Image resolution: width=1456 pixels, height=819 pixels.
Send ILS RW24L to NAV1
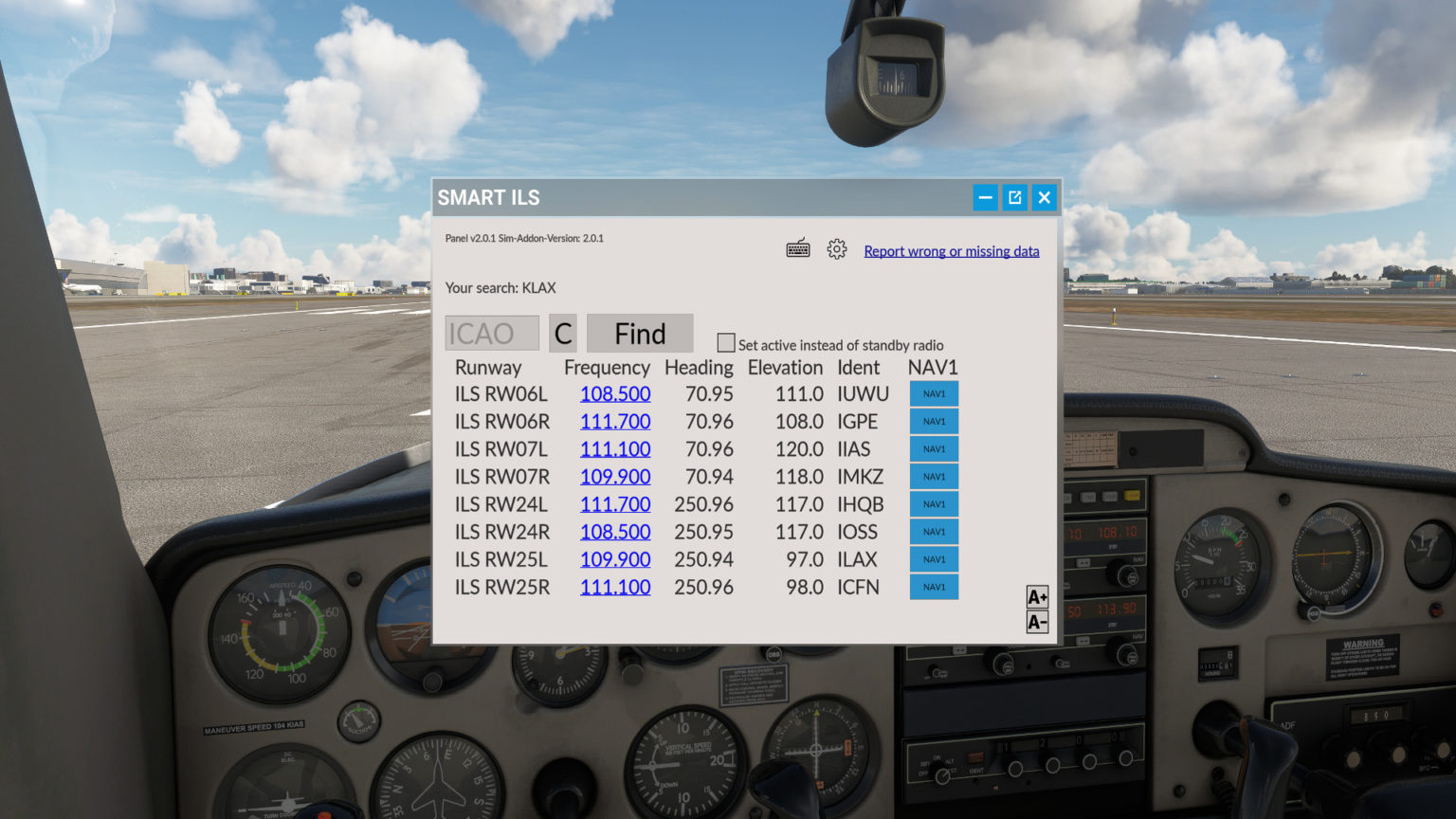pyautogui.click(x=933, y=503)
